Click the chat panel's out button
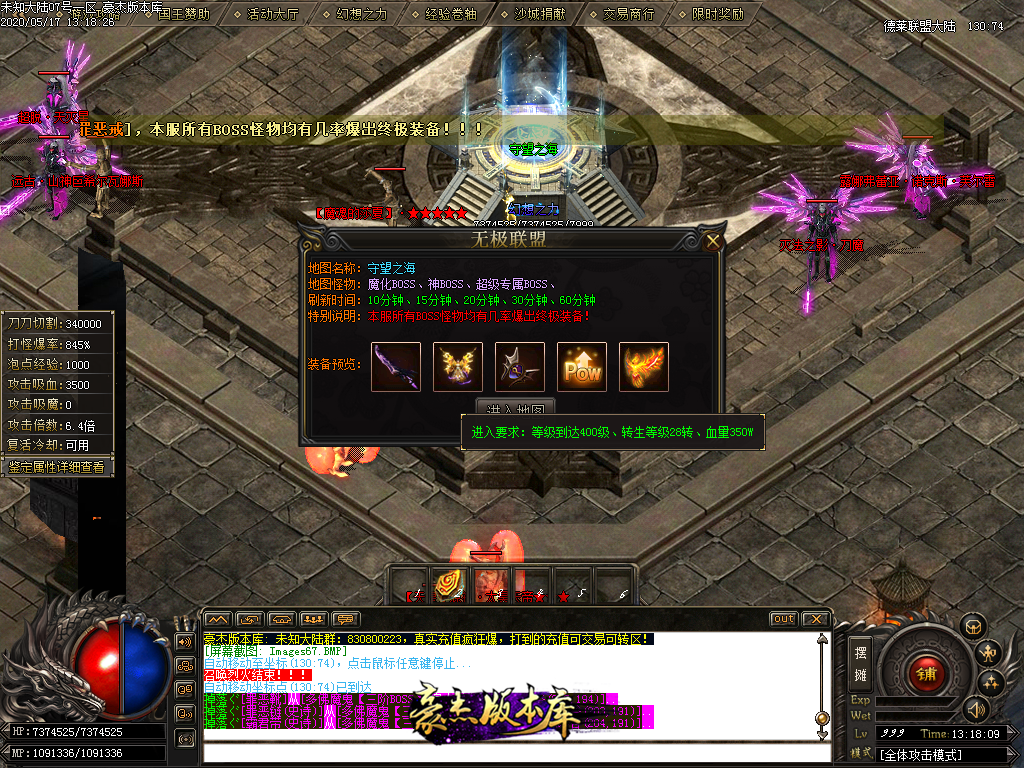 coord(783,619)
